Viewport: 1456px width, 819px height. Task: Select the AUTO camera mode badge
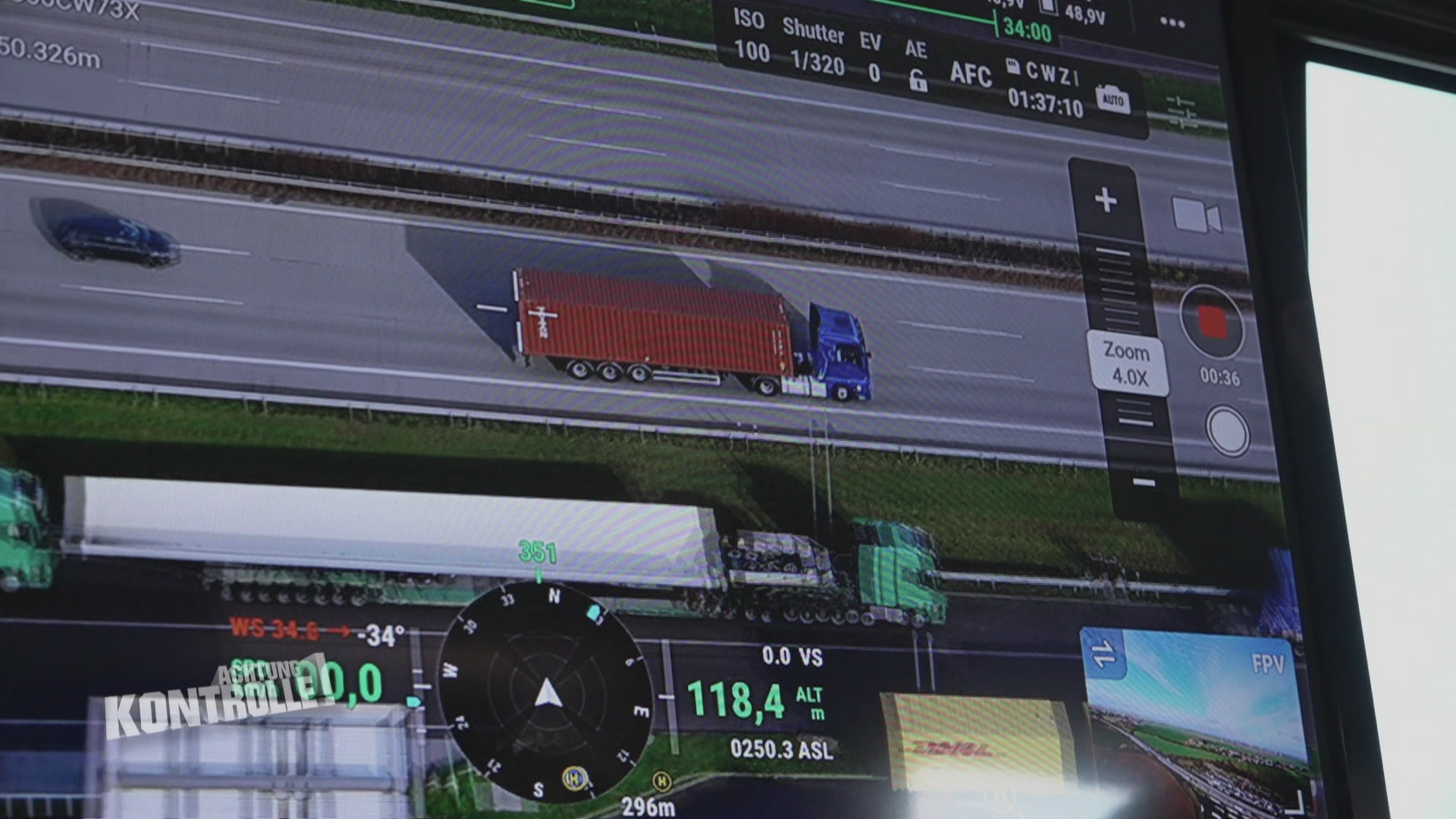[x=1114, y=97]
